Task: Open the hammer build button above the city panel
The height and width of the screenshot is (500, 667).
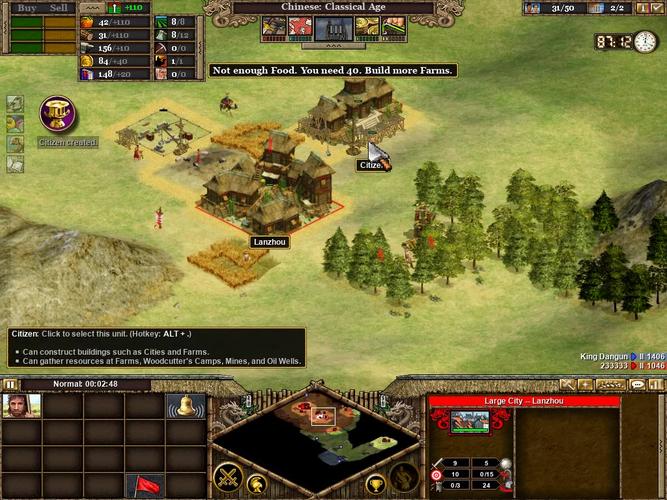Action: point(568,384)
